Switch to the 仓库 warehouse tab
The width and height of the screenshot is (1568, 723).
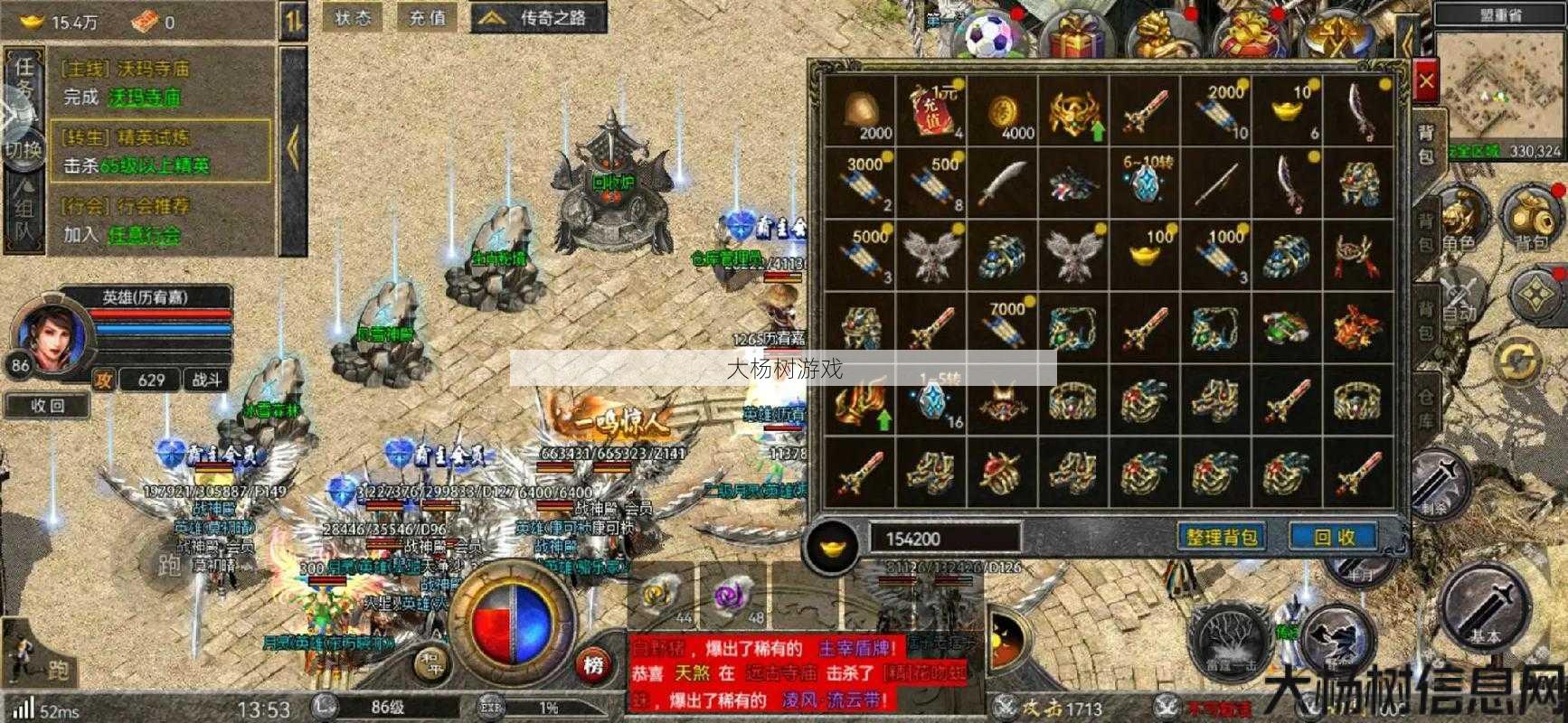(x=1426, y=408)
